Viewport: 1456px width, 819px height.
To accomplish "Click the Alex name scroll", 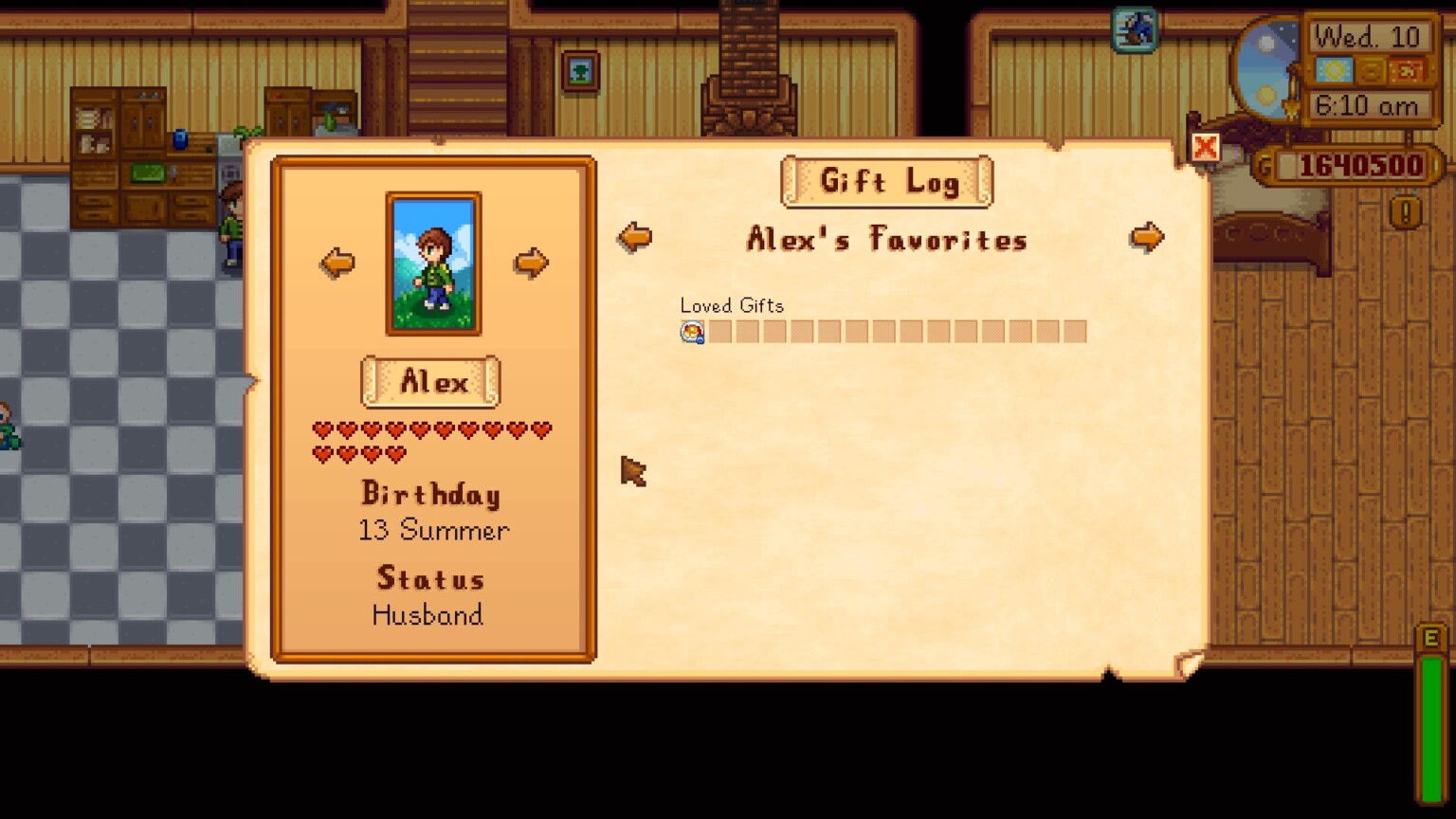I will [x=429, y=381].
